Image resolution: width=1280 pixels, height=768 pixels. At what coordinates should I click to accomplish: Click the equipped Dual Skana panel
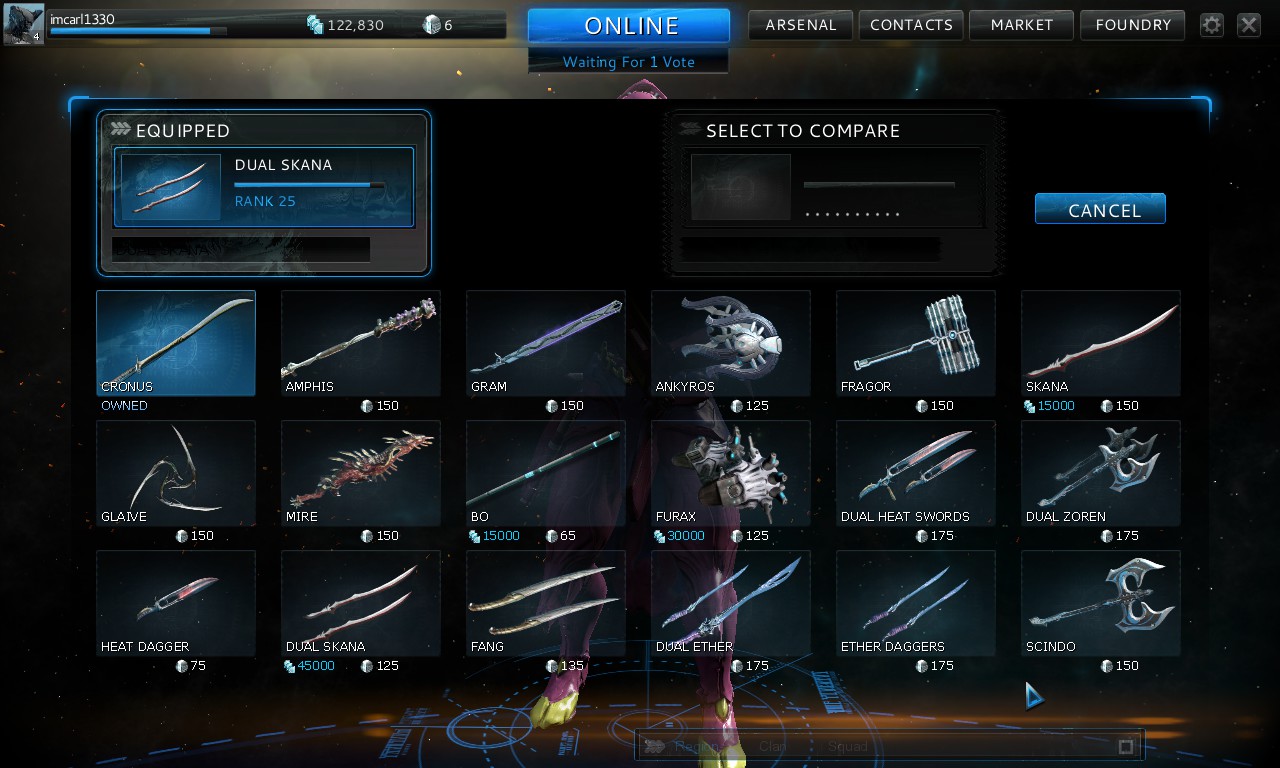pyautogui.click(x=264, y=187)
